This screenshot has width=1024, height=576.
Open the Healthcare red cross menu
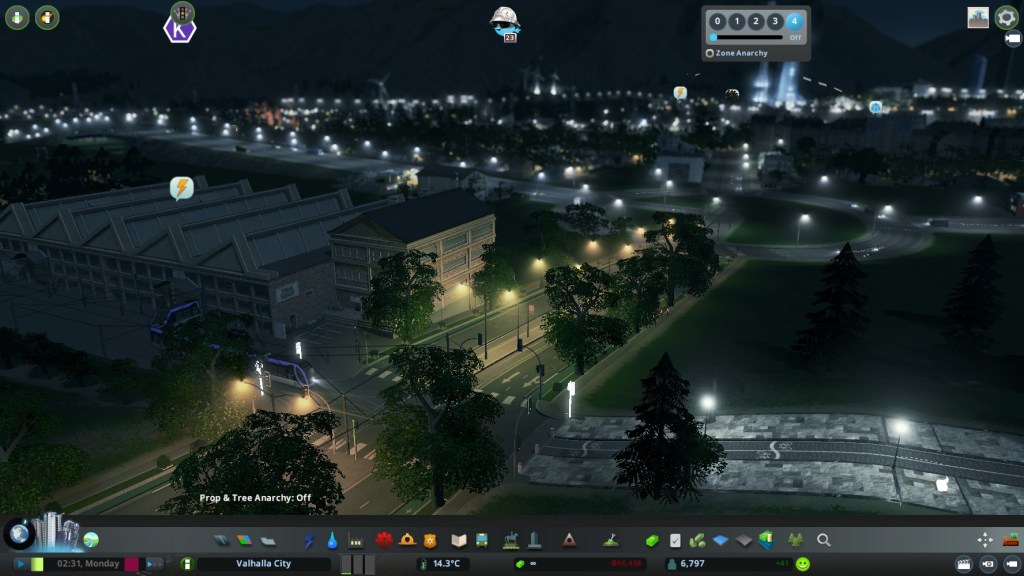tap(383, 540)
